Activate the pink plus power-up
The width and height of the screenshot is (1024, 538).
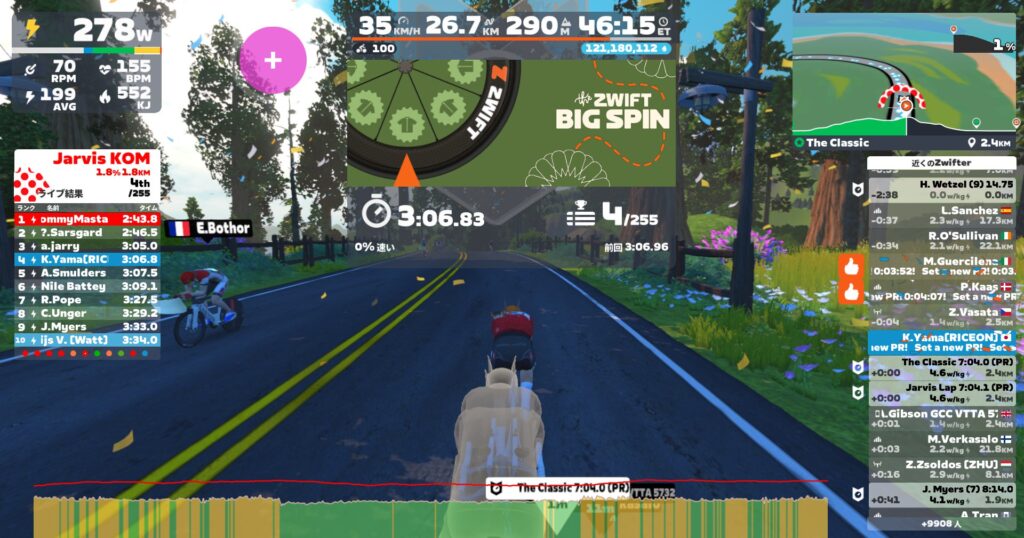coord(272,60)
